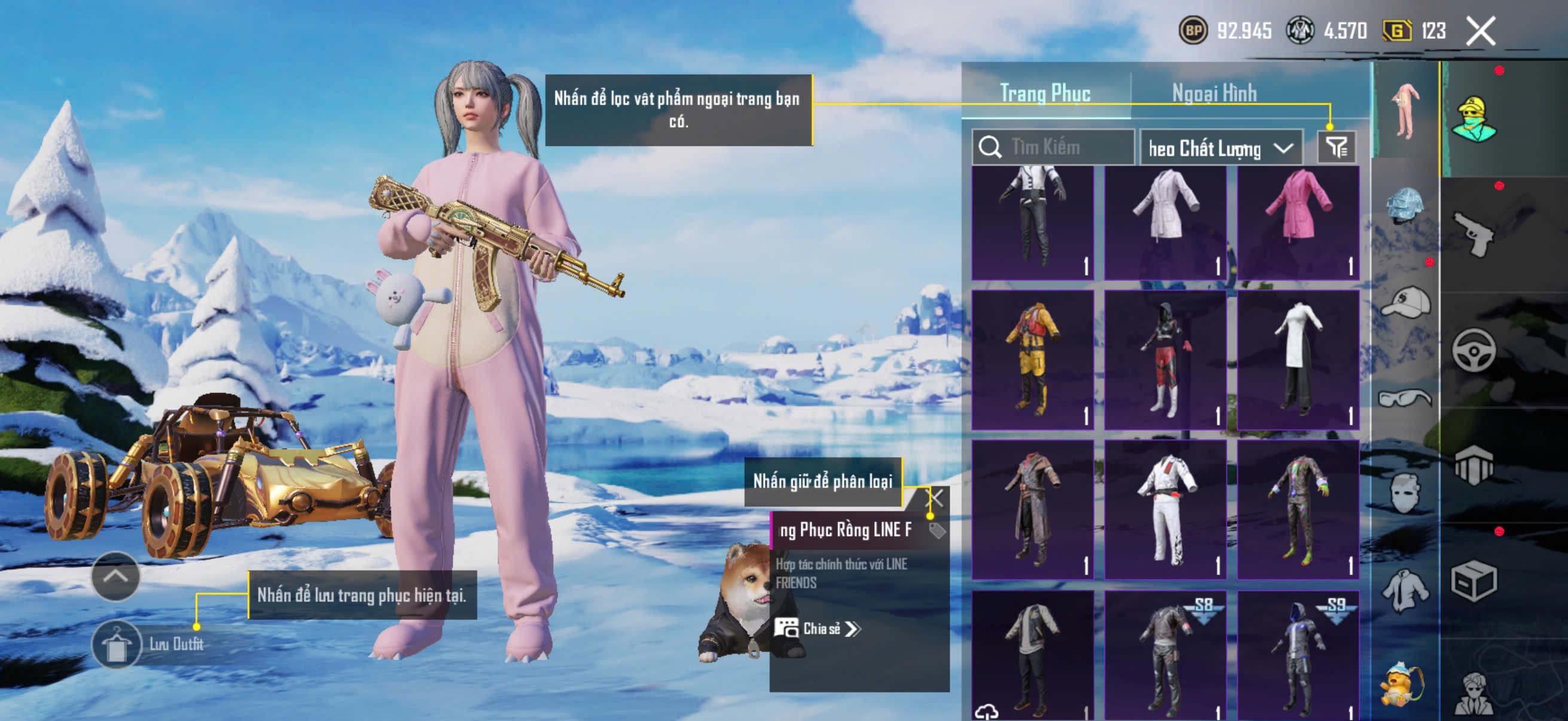Select the S8 season outfit
1568x721 pixels.
1165,655
